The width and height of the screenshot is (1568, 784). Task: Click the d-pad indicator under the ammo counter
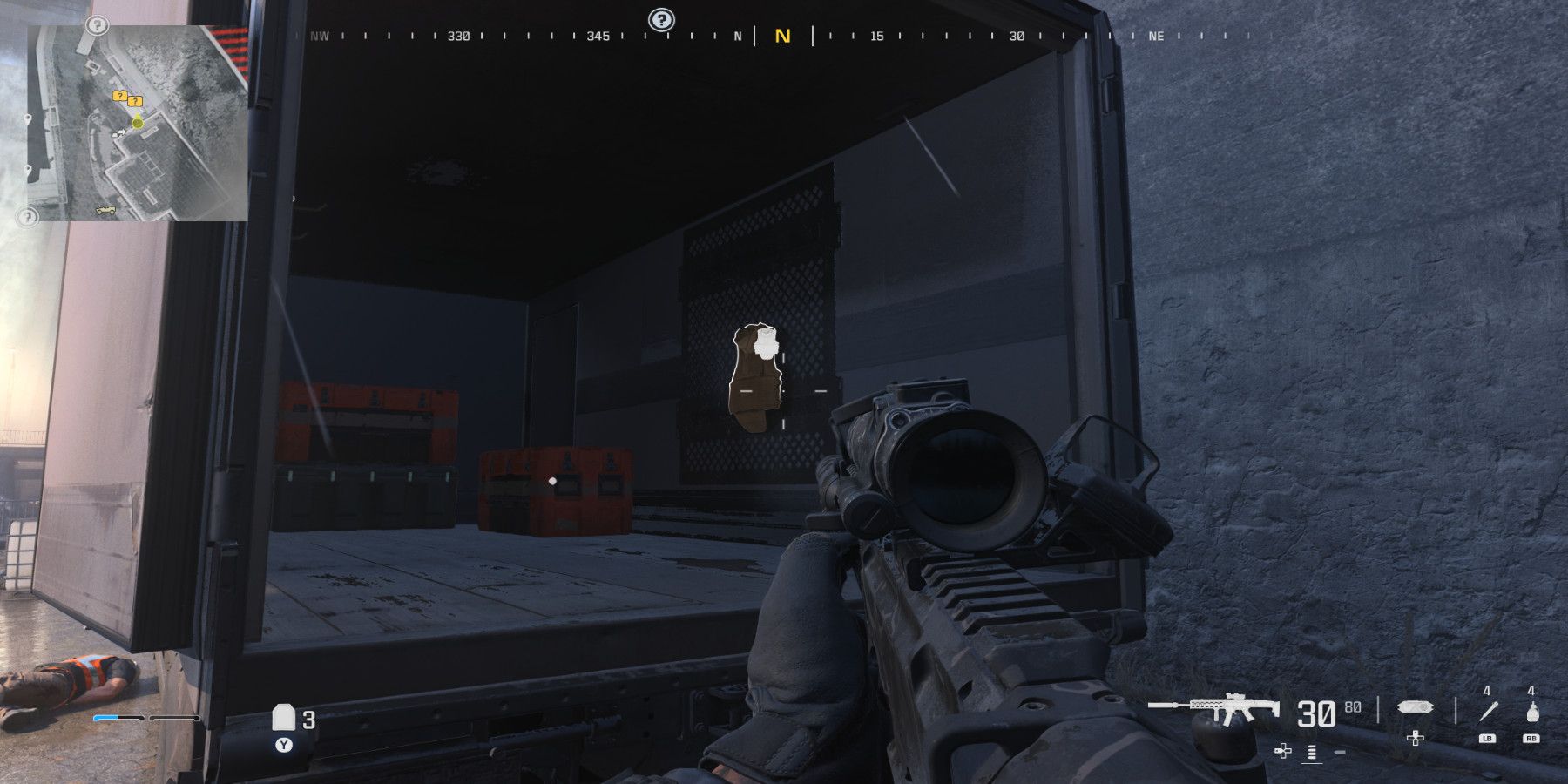click(1283, 751)
